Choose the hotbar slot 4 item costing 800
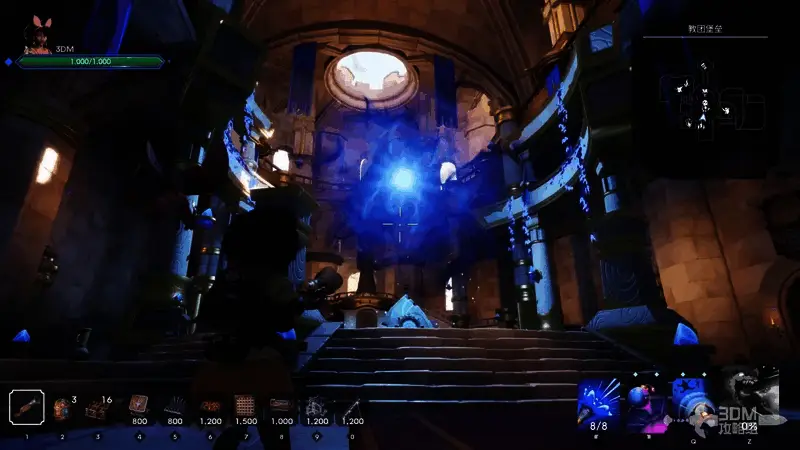The height and width of the screenshot is (450, 800). click(138, 406)
